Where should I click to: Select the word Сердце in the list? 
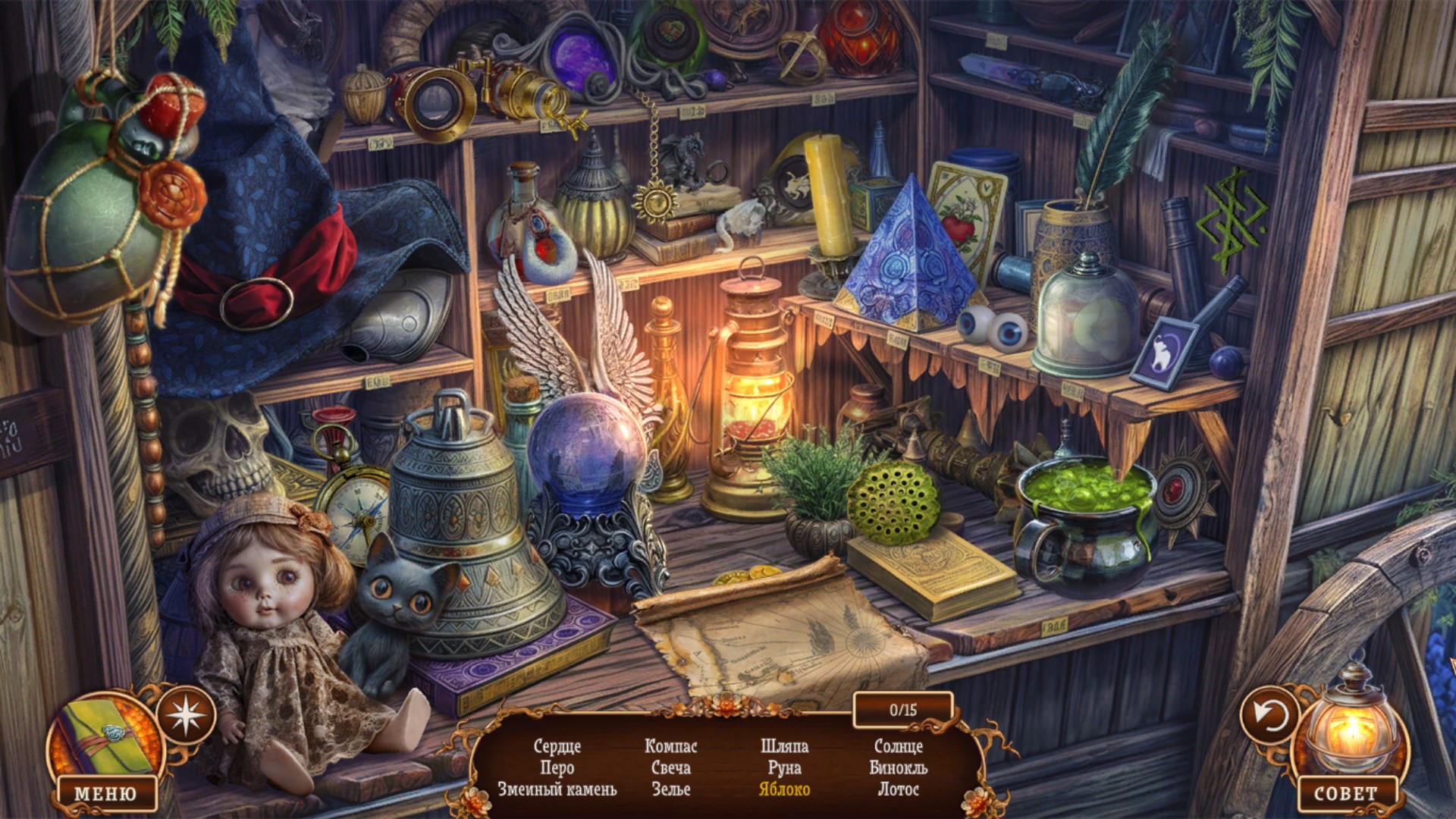[557, 746]
